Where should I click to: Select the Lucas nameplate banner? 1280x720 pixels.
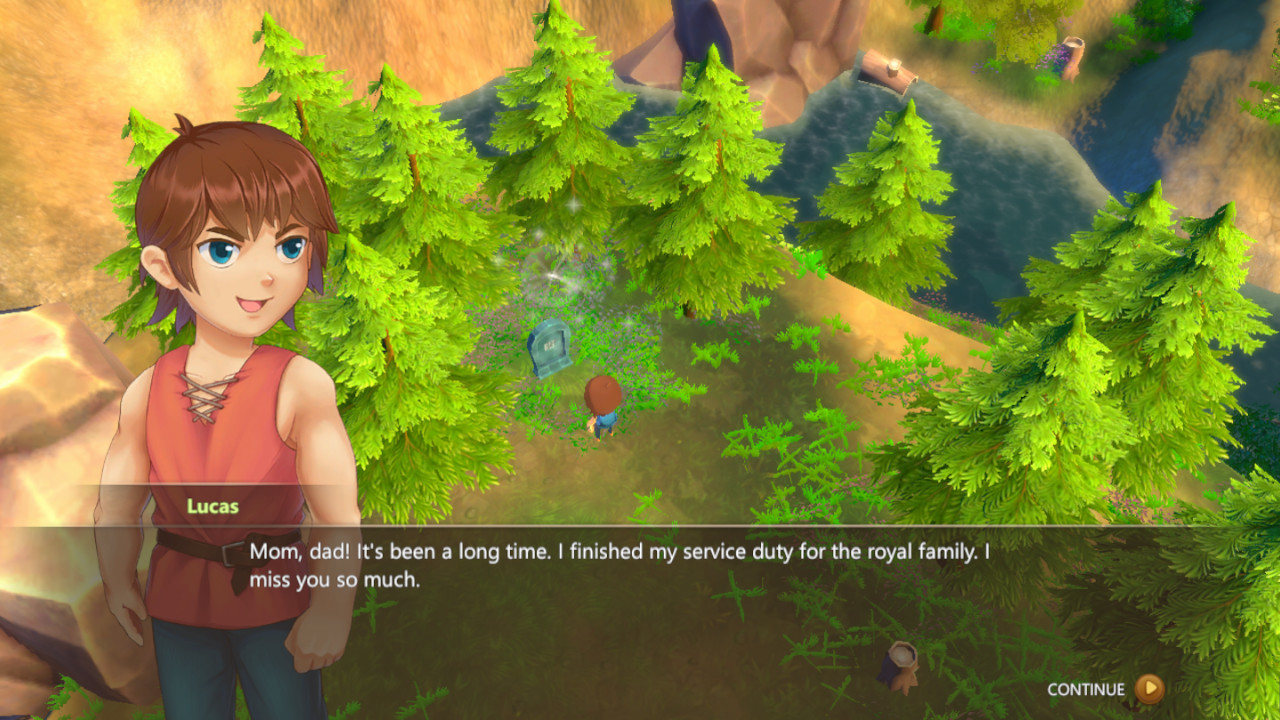(215, 505)
